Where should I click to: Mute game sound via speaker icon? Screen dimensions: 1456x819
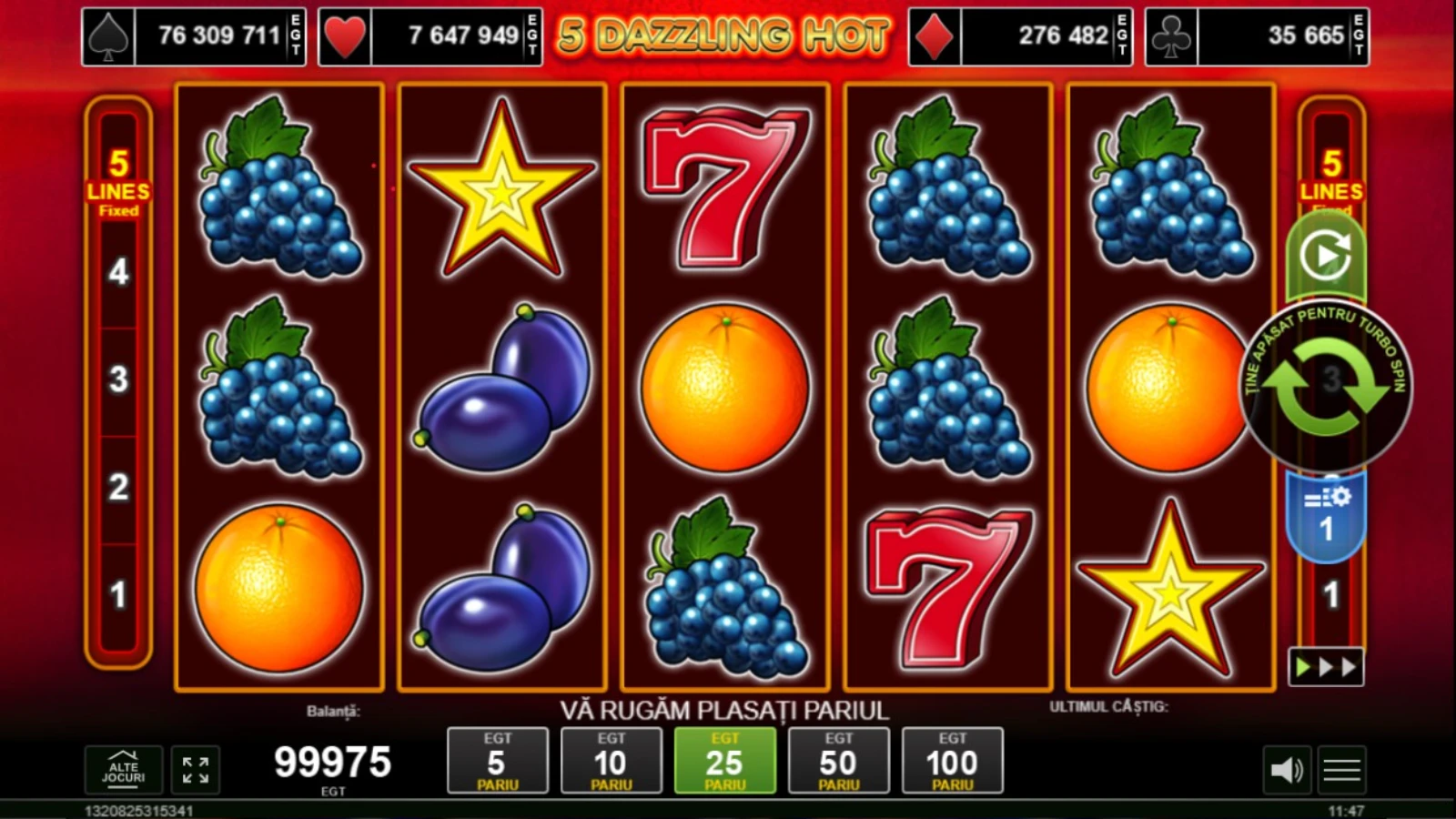click(x=1285, y=769)
